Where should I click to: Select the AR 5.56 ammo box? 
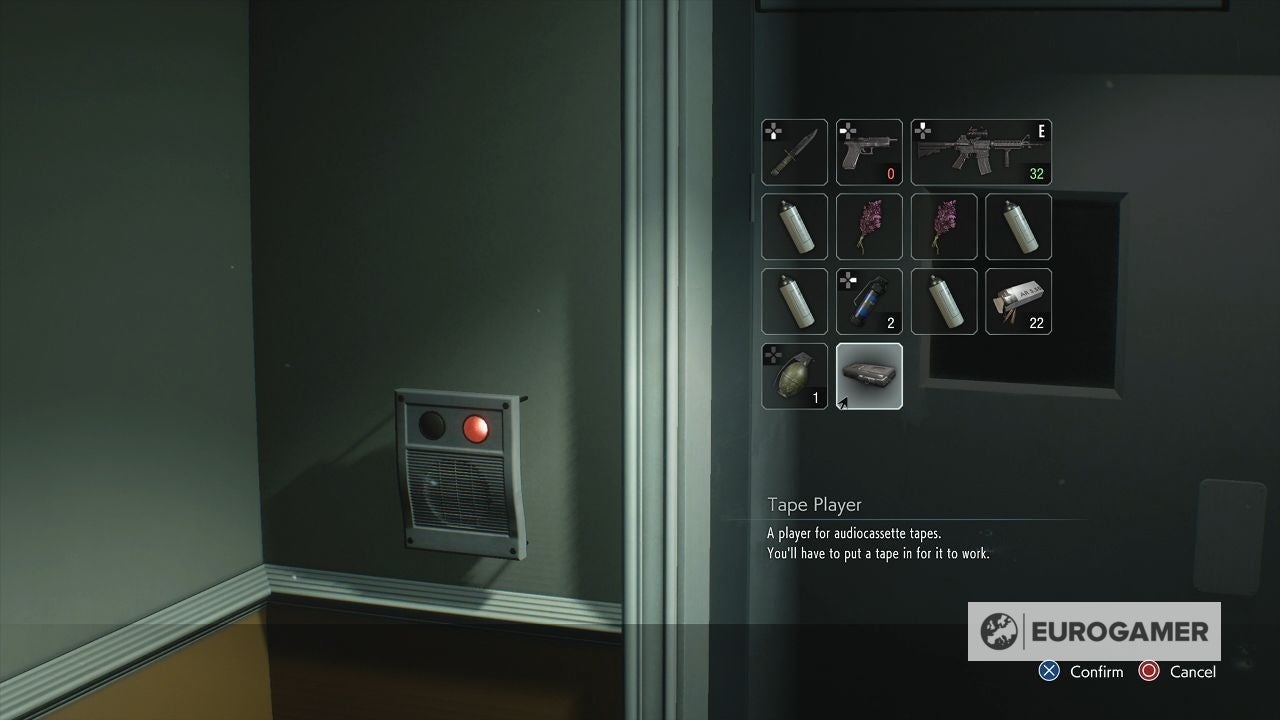[x=1018, y=301]
